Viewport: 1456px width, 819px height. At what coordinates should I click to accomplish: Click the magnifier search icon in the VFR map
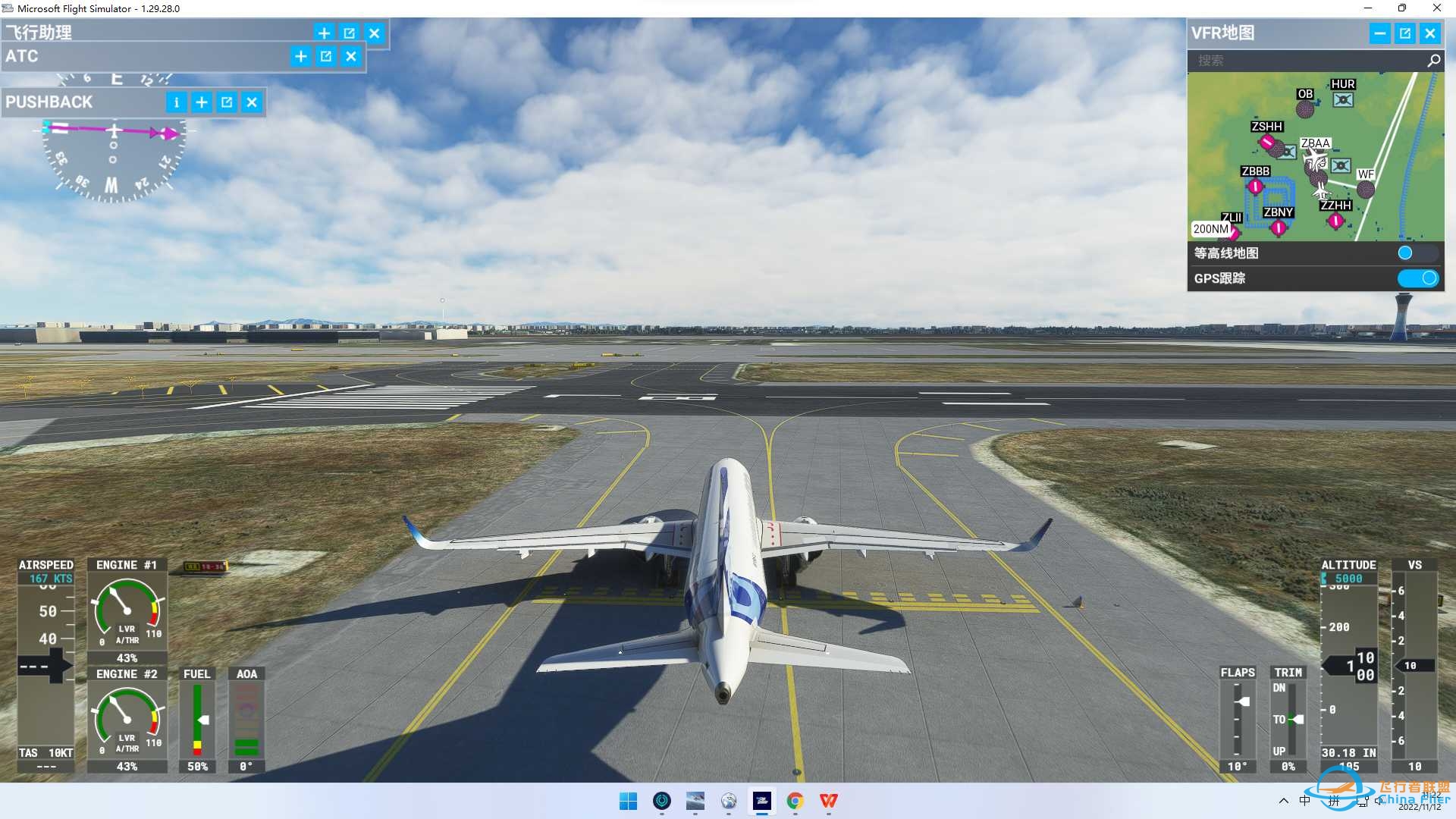coord(1433,60)
